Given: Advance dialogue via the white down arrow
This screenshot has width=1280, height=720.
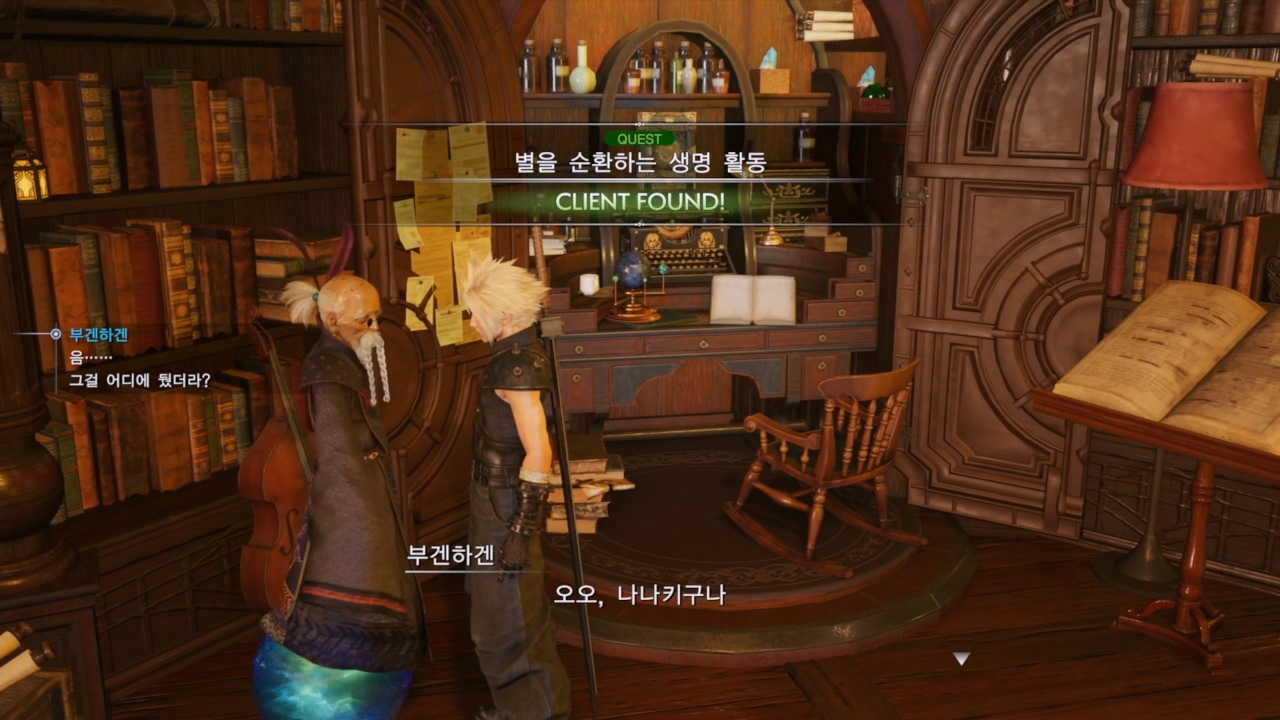Looking at the screenshot, I should 961,658.
